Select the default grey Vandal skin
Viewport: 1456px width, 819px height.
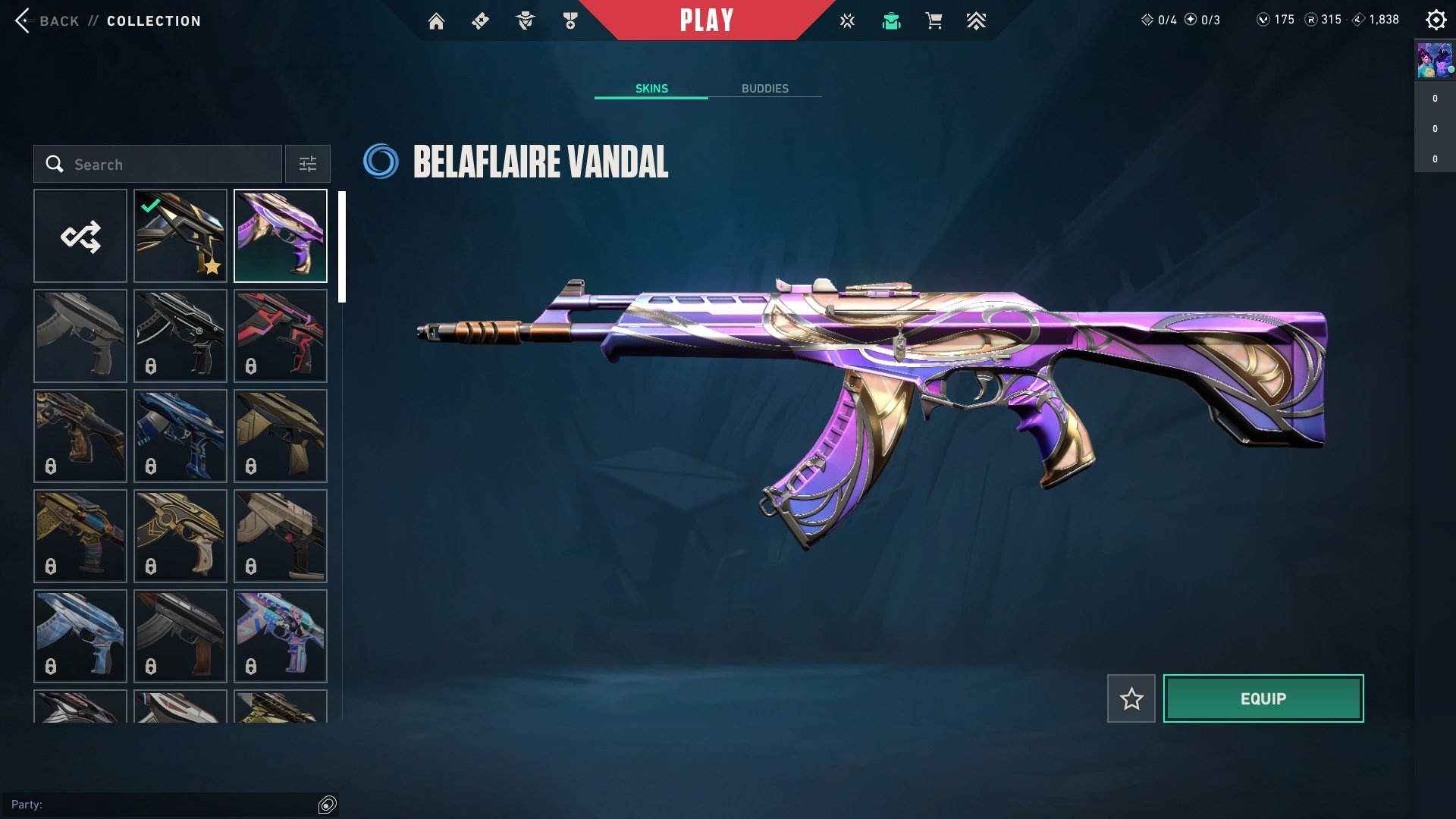[x=80, y=337]
